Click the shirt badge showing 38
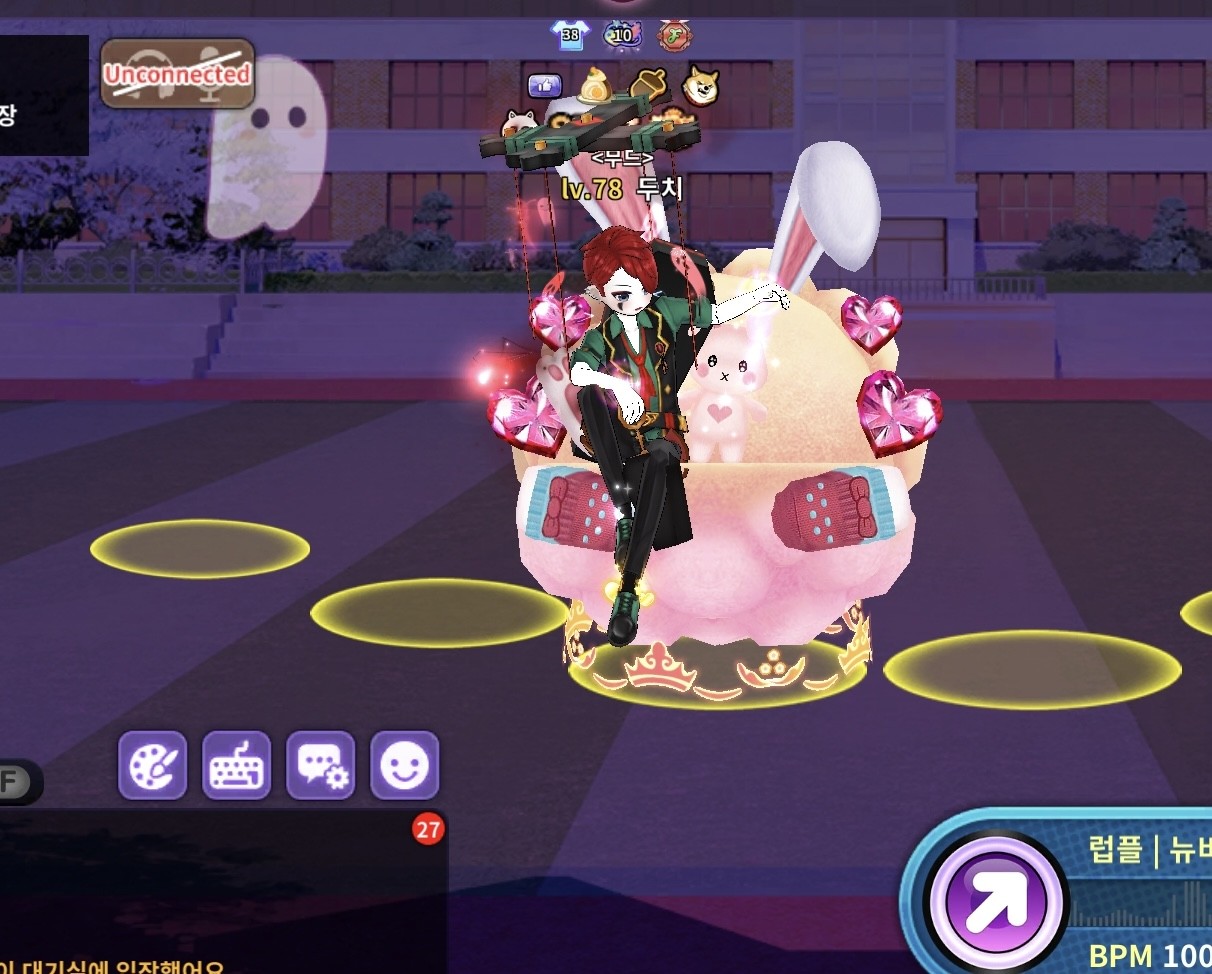 click(x=570, y=36)
